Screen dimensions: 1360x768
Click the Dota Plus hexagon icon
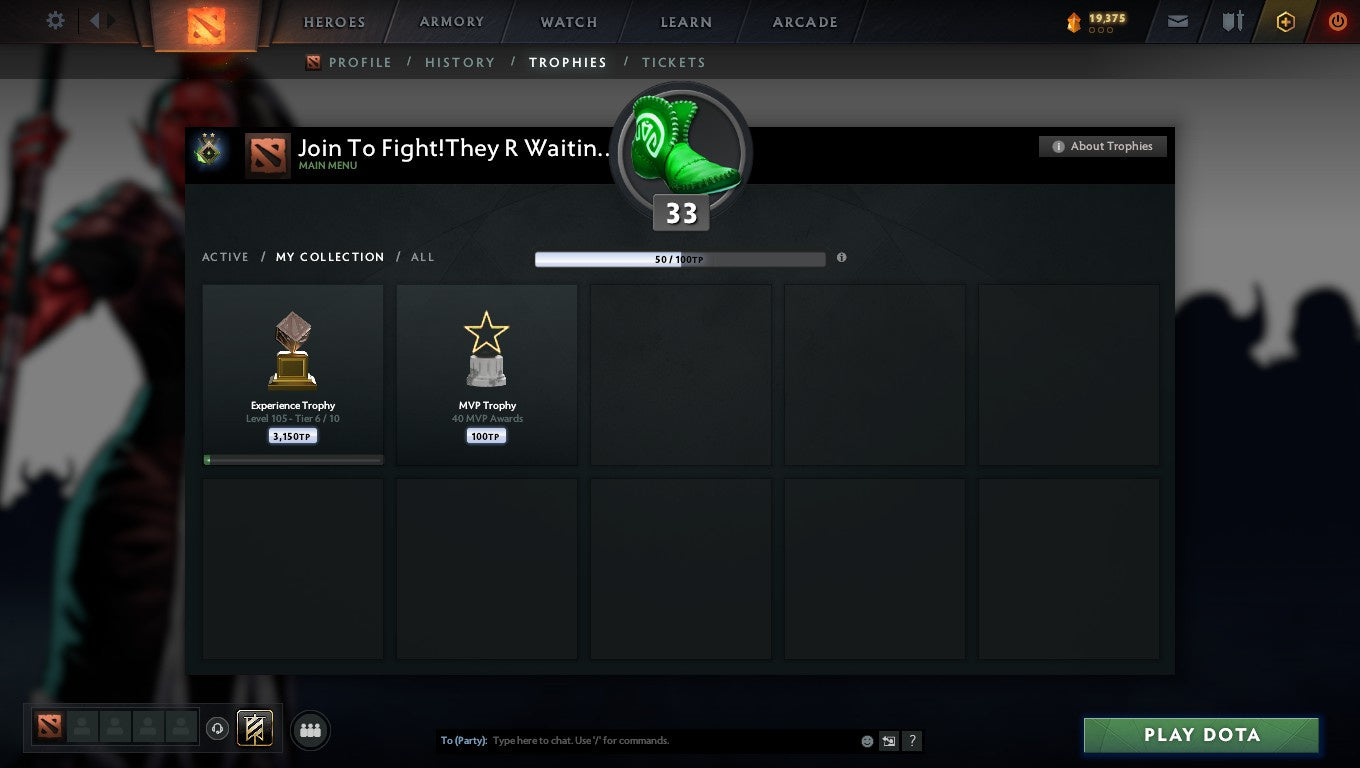coord(1286,20)
